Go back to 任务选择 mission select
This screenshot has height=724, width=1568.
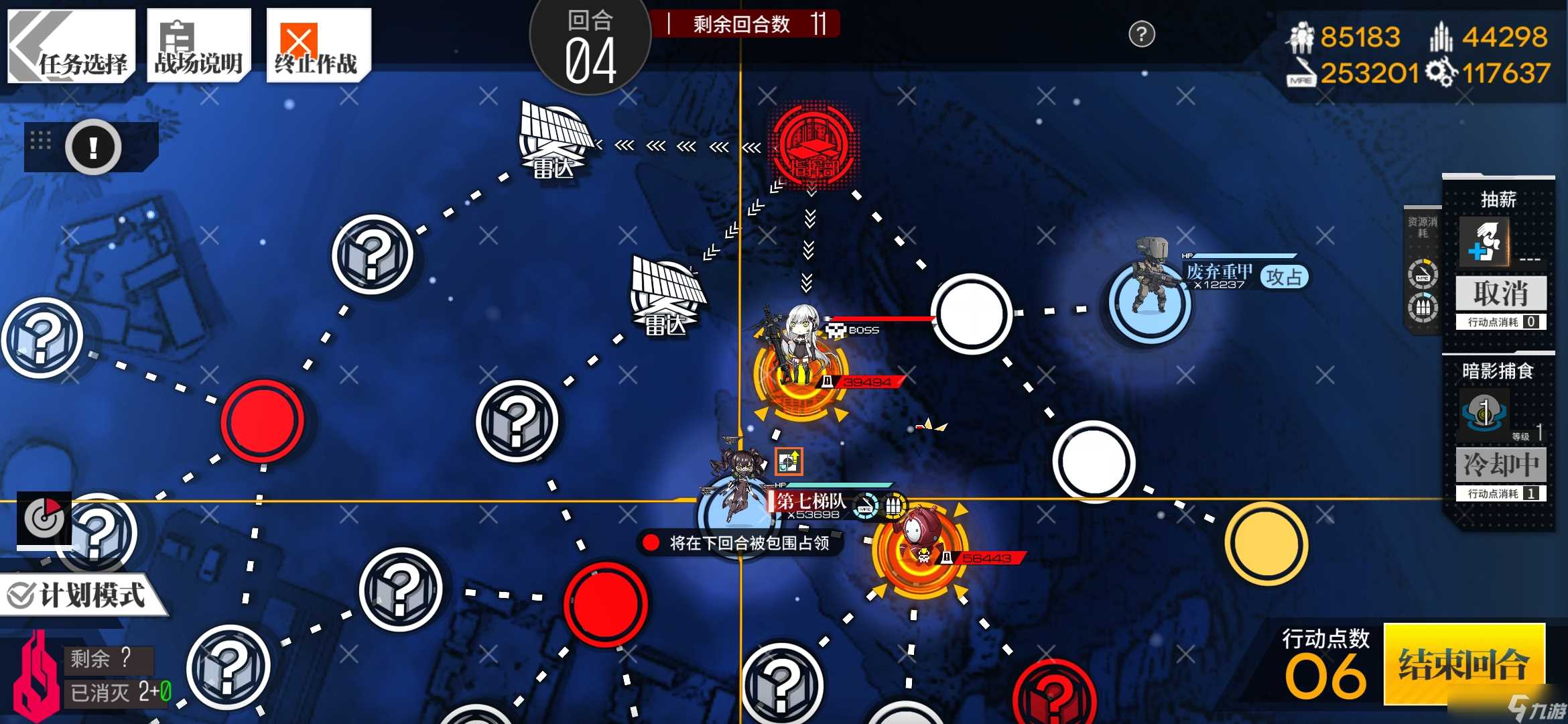[72, 46]
